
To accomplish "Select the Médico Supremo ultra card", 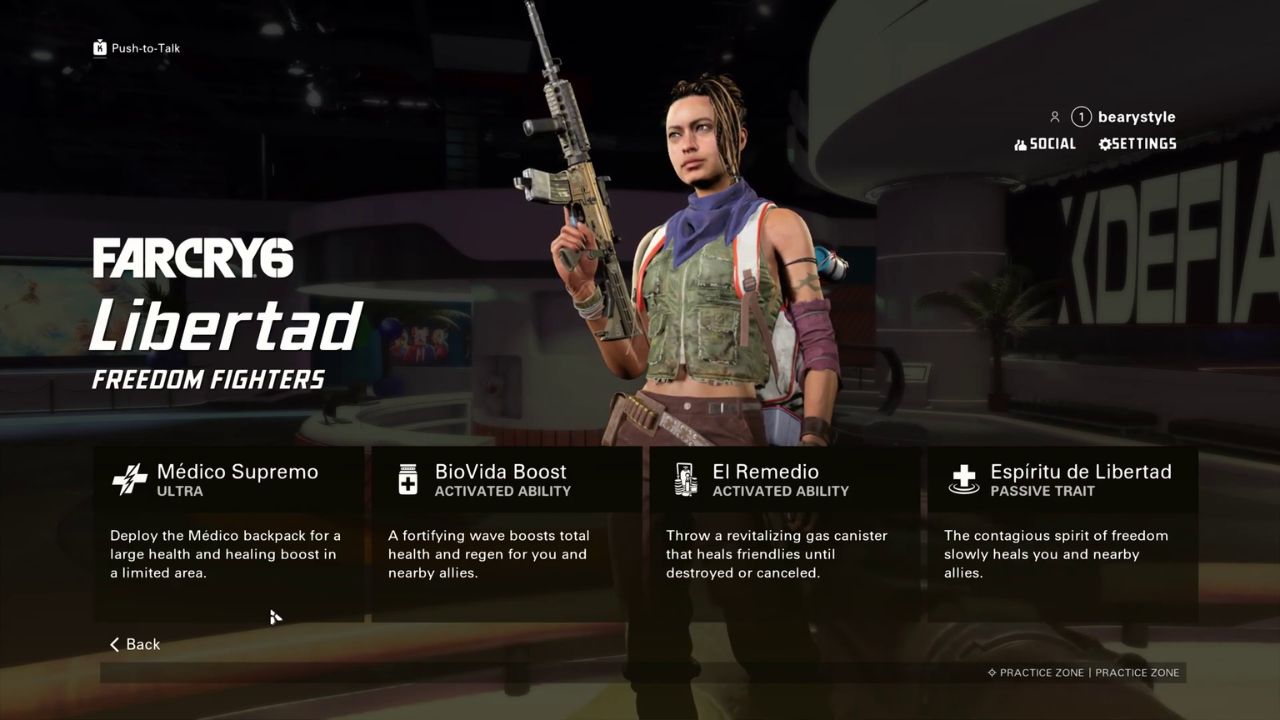I will [229, 533].
